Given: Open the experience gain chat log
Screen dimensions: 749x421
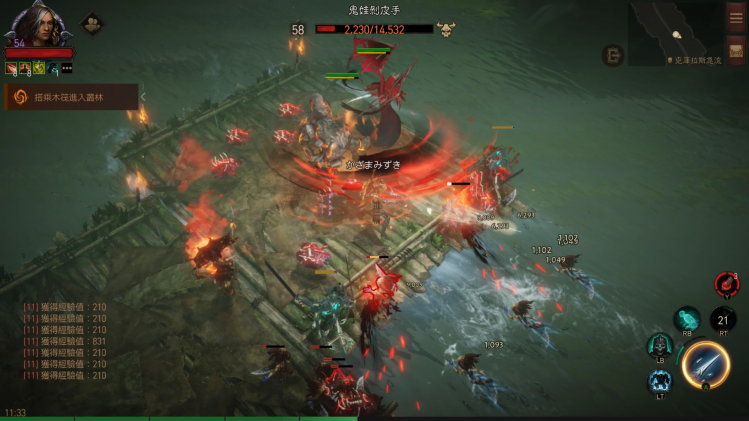Looking at the screenshot, I should coord(65,341).
